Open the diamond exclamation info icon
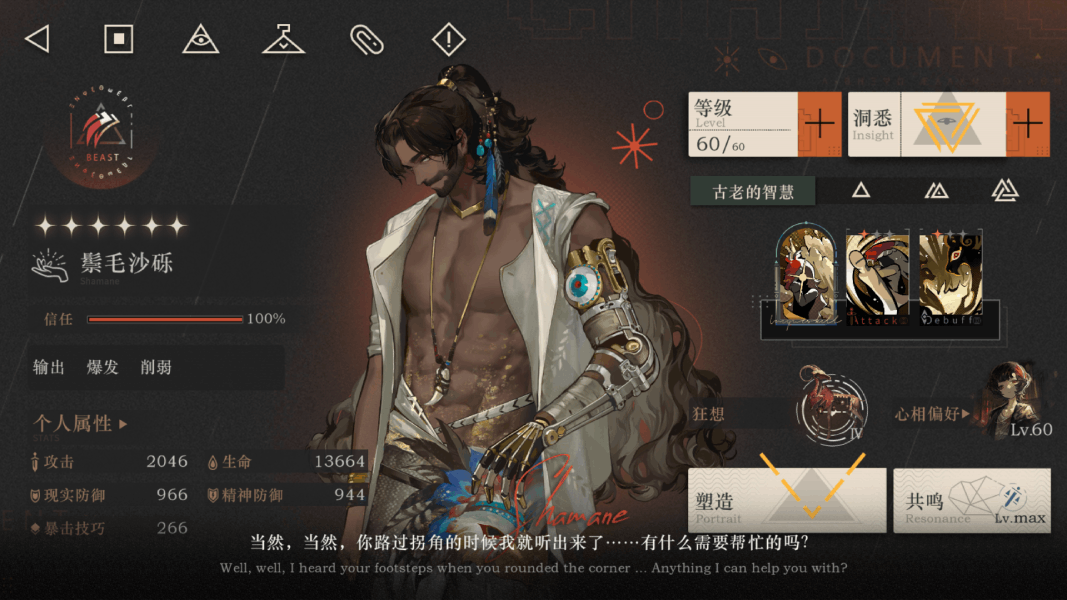Viewport: 1067px width, 600px height. click(449, 40)
